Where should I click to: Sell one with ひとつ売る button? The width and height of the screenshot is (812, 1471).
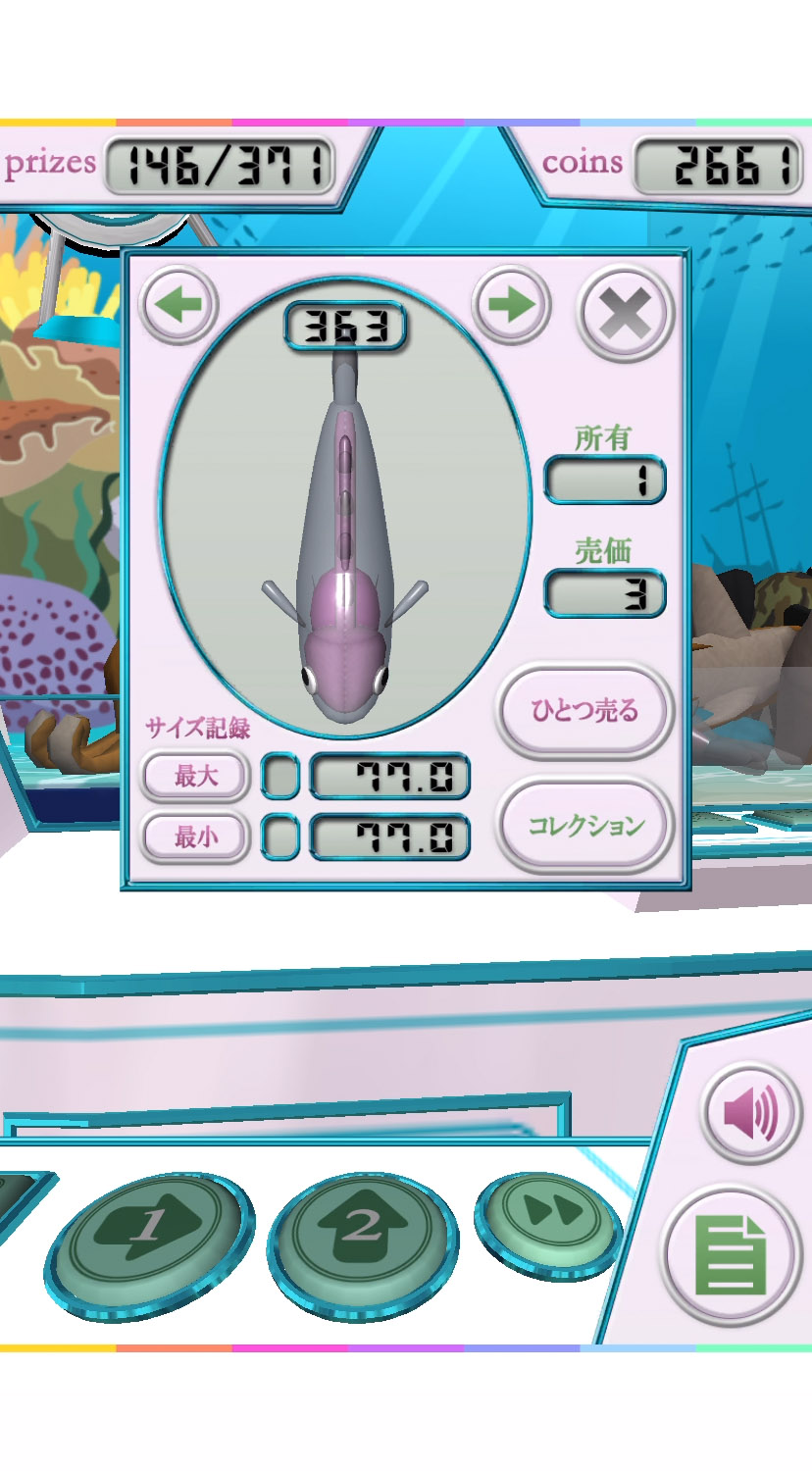[x=585, y=710]
